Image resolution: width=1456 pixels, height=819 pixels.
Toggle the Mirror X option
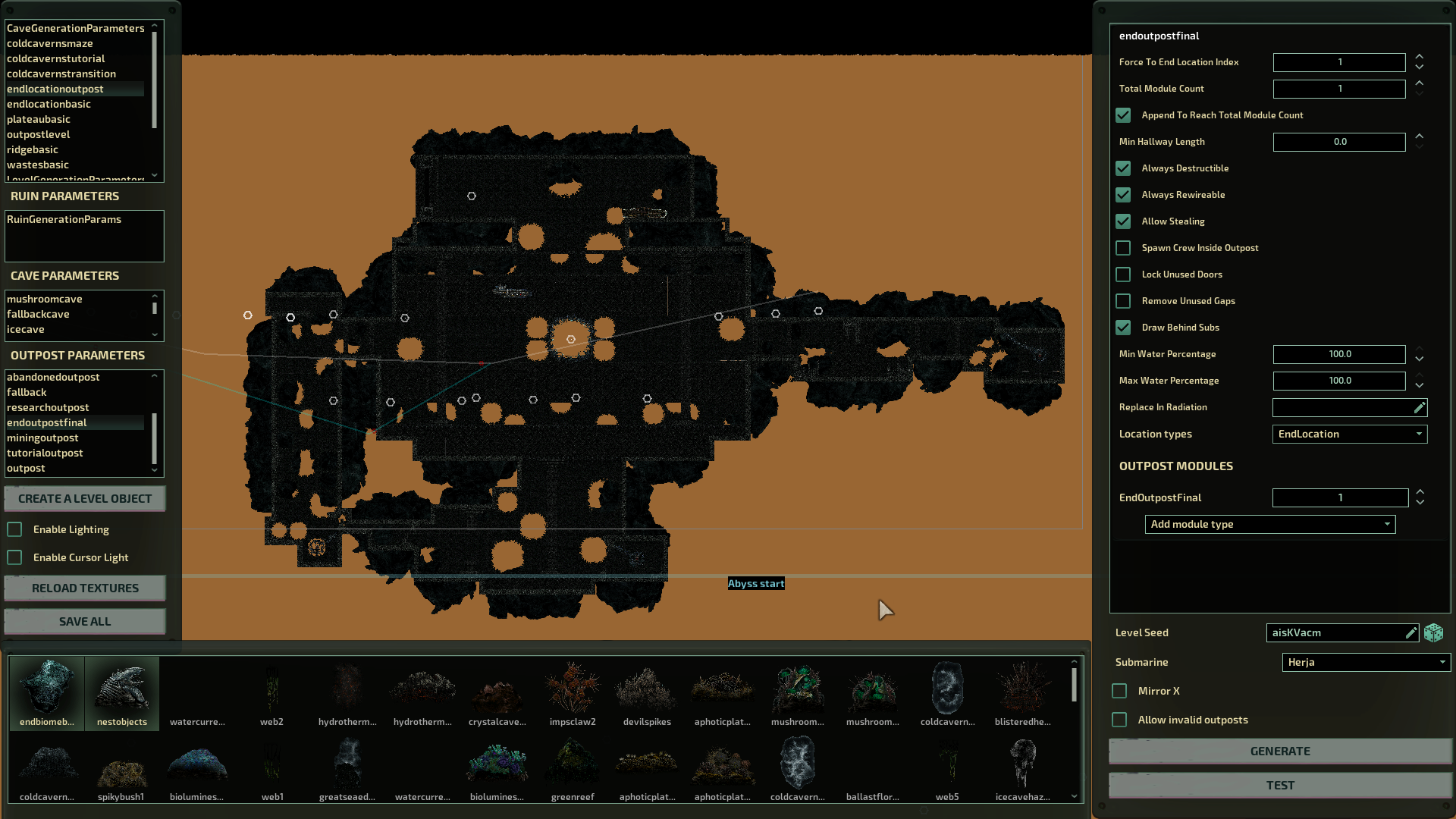point(1119,691)
